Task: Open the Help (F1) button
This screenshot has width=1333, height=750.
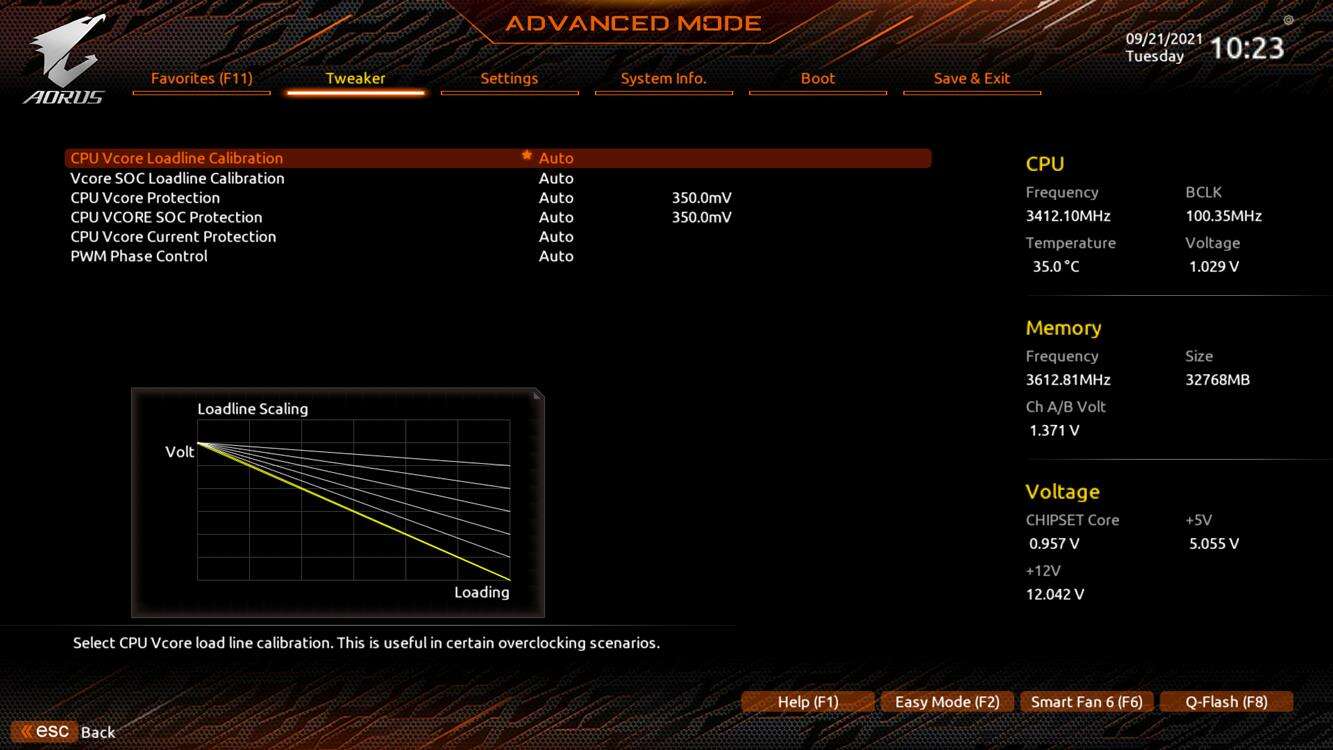Action: [x=808, y=702]
